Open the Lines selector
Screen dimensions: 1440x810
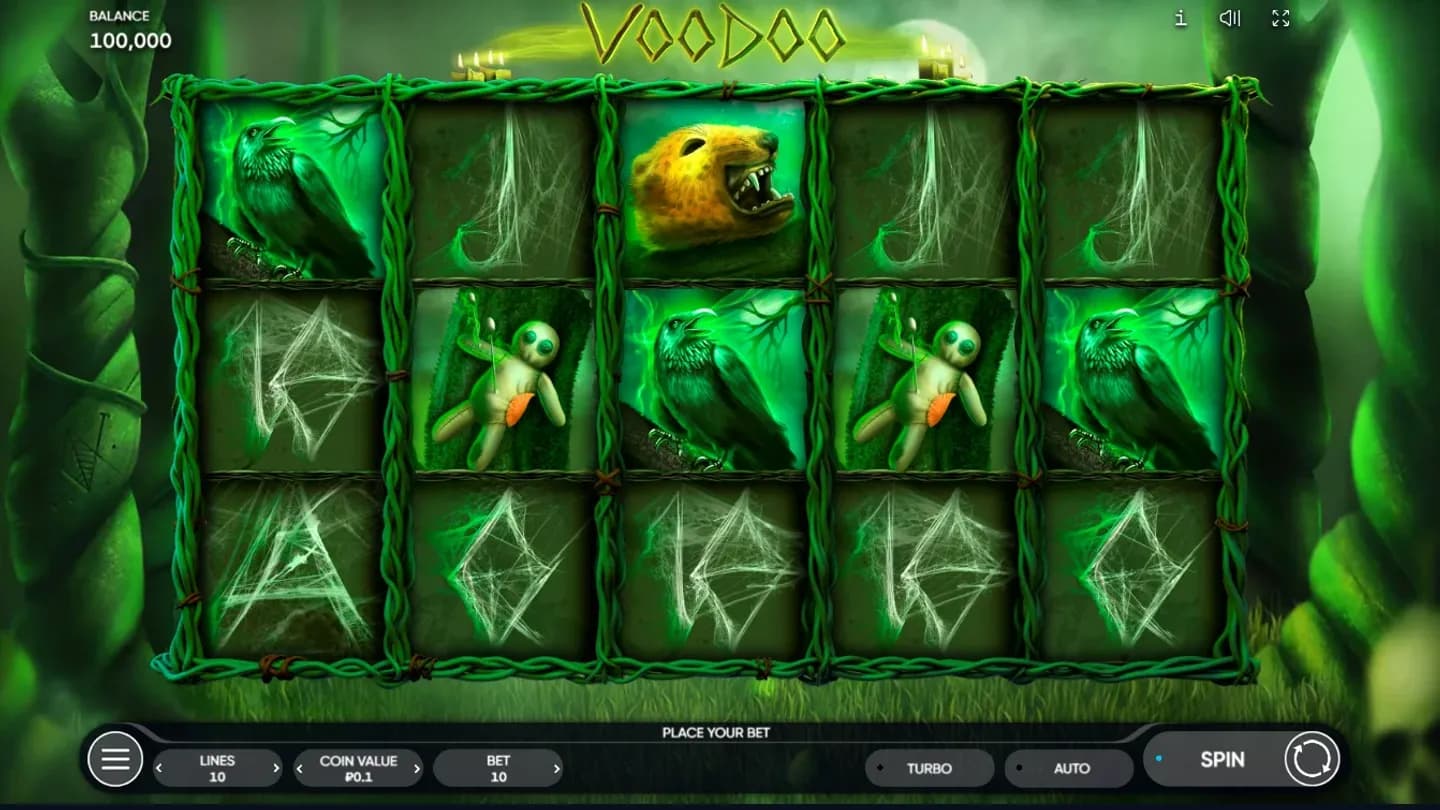click(217, 768)
